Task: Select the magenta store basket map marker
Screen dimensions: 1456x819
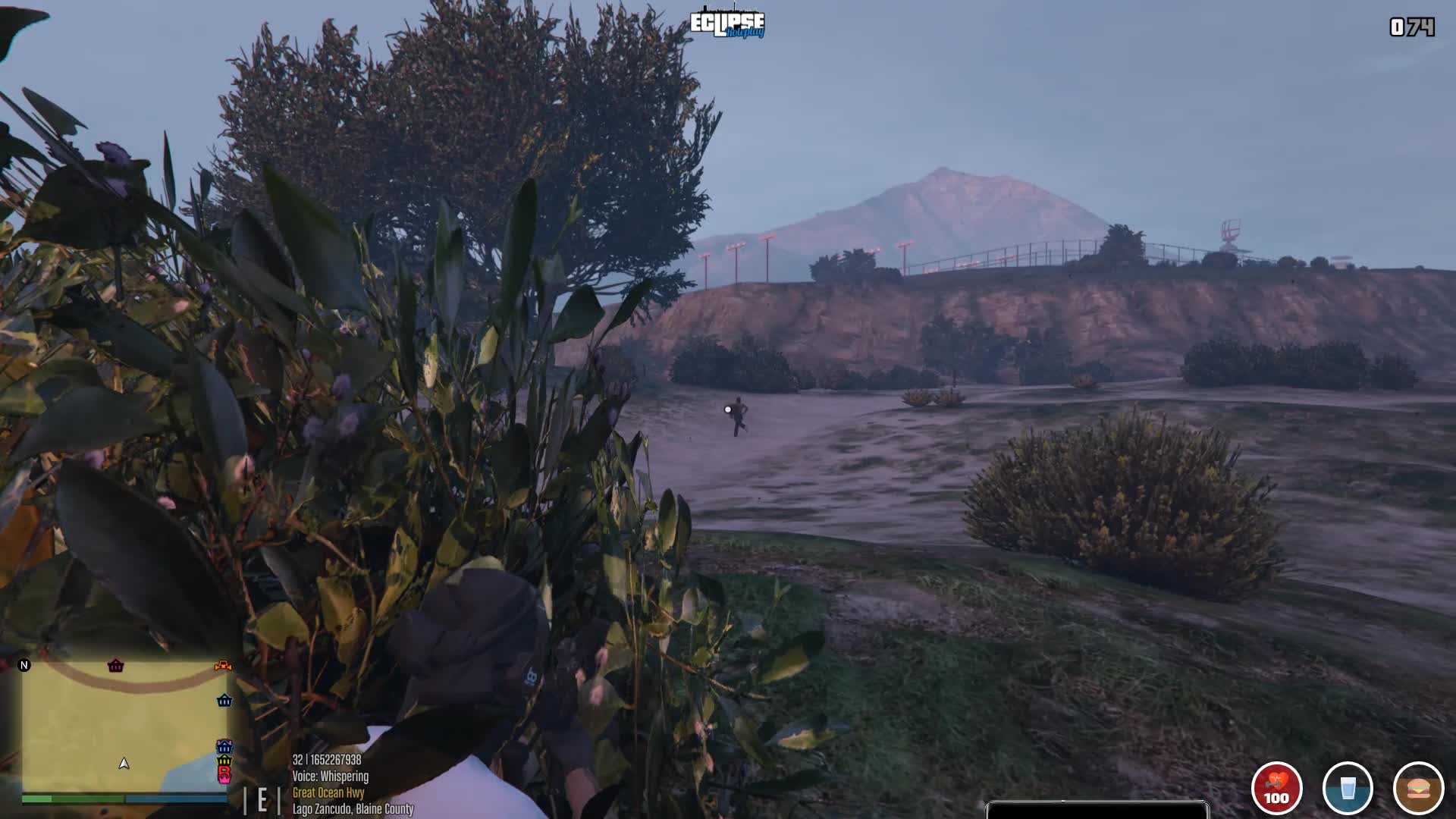Action: tap(115, 666)
